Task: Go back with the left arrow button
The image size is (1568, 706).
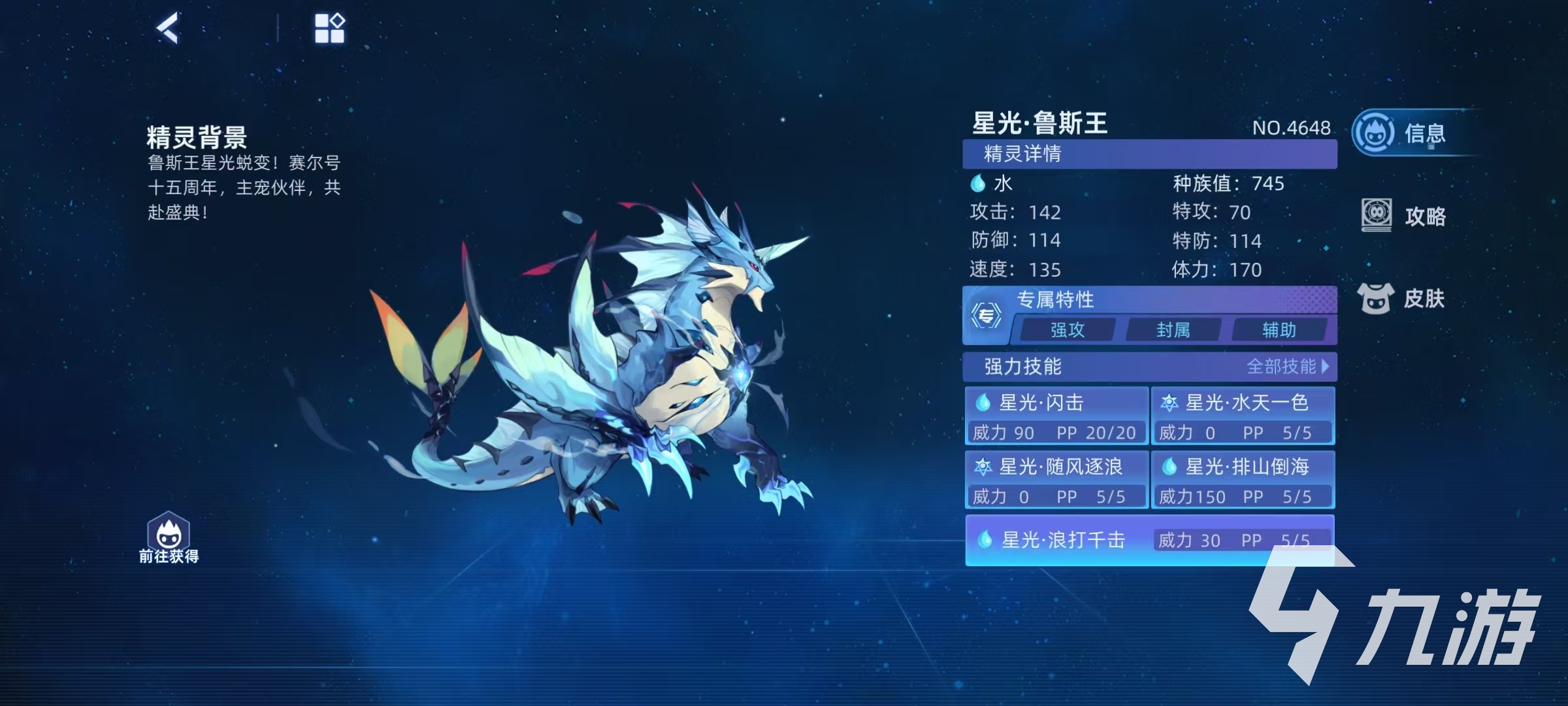Action: (x=167, y=28)
